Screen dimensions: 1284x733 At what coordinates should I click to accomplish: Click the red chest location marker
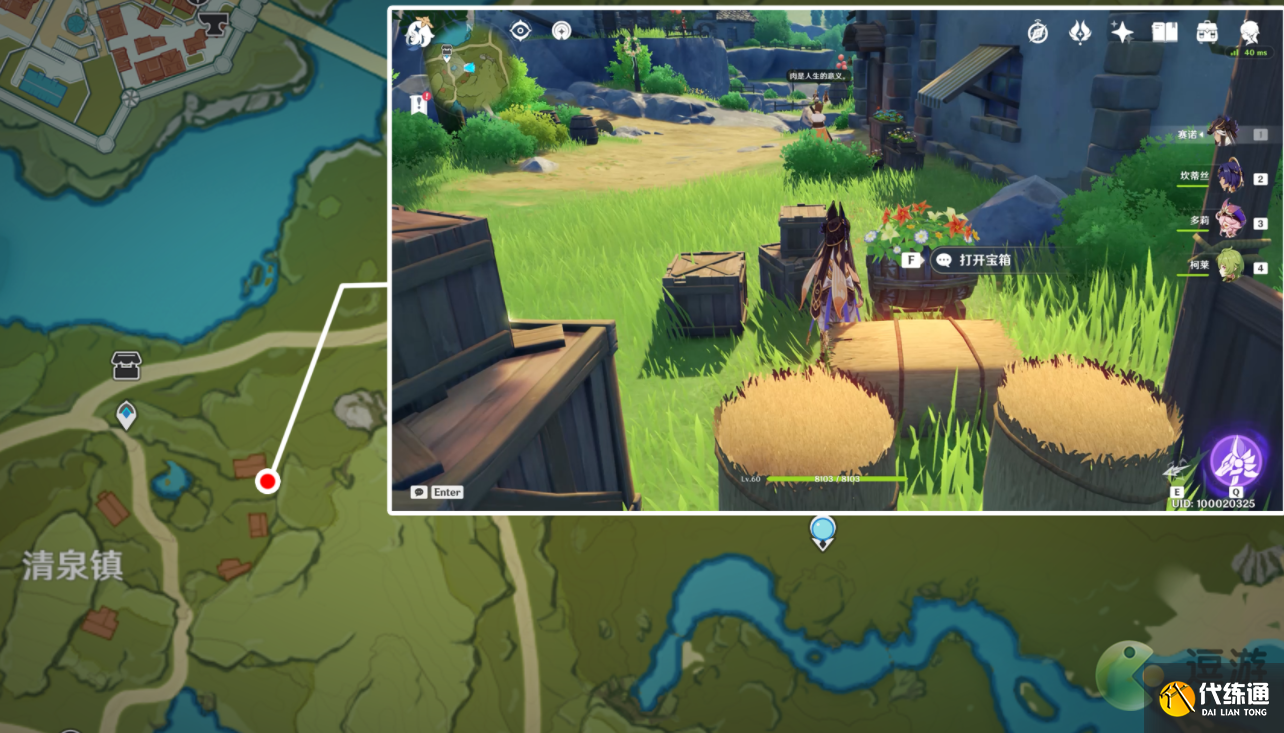[267, 482]
